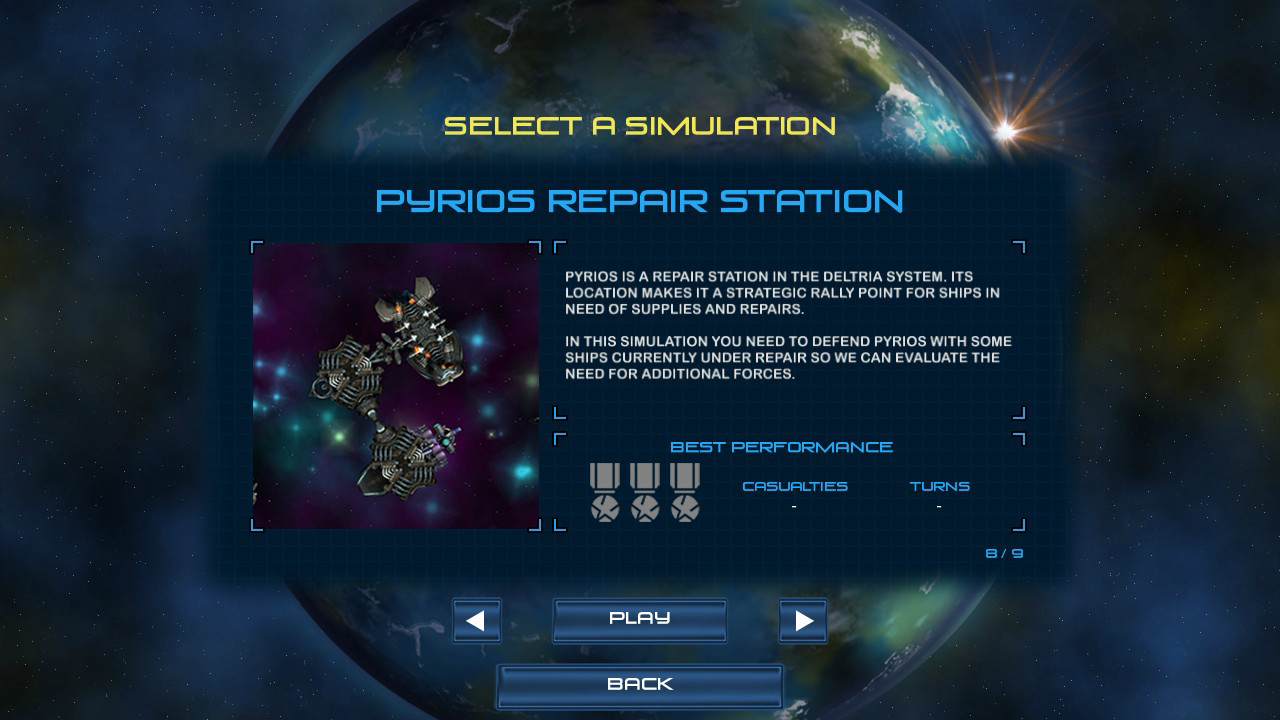Click the Casualties label
This screenshot has width=1280, height=720.
click(x=794, y=486)
